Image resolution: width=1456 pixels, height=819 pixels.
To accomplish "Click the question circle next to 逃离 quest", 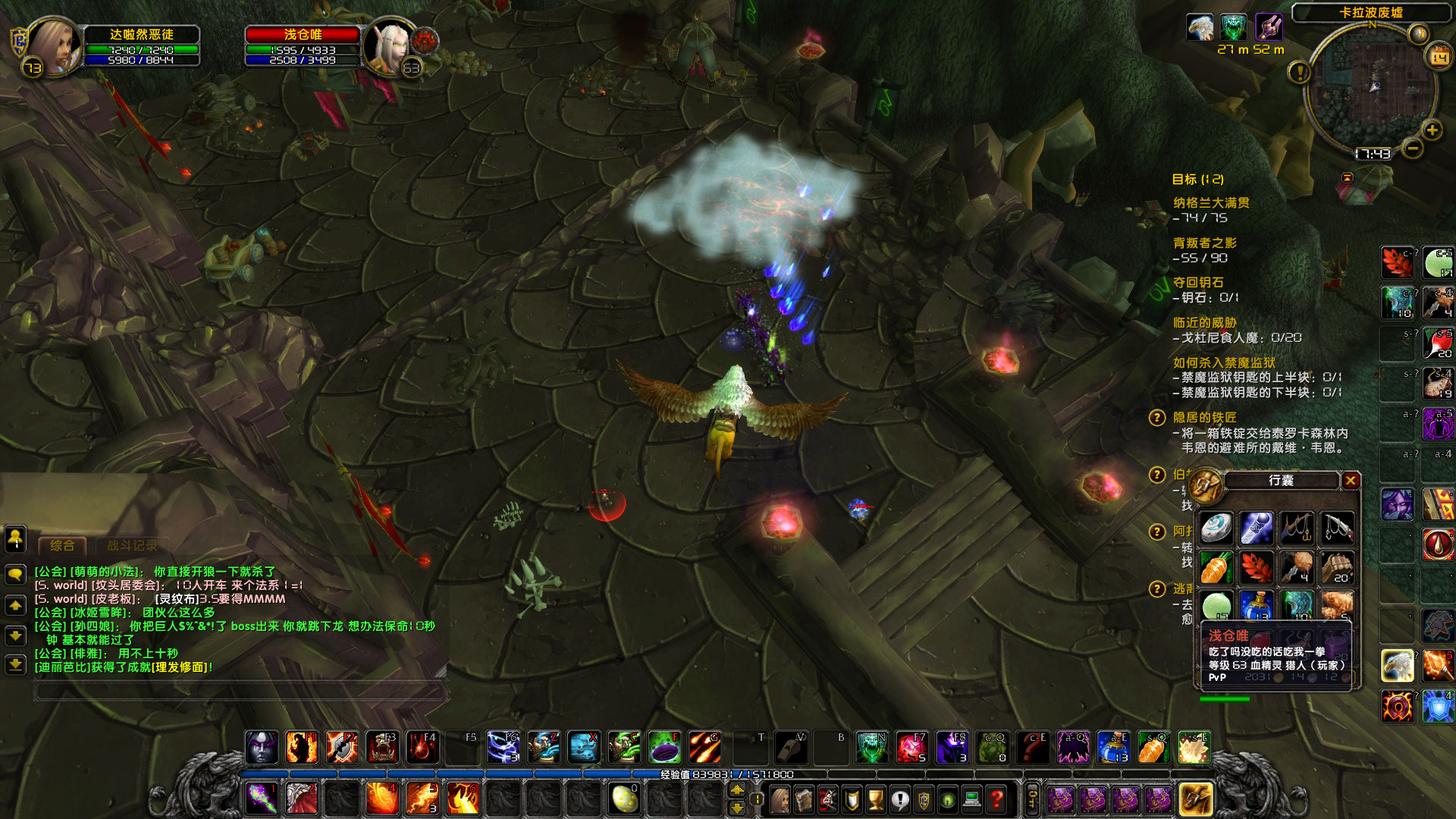I will 1157,588.
